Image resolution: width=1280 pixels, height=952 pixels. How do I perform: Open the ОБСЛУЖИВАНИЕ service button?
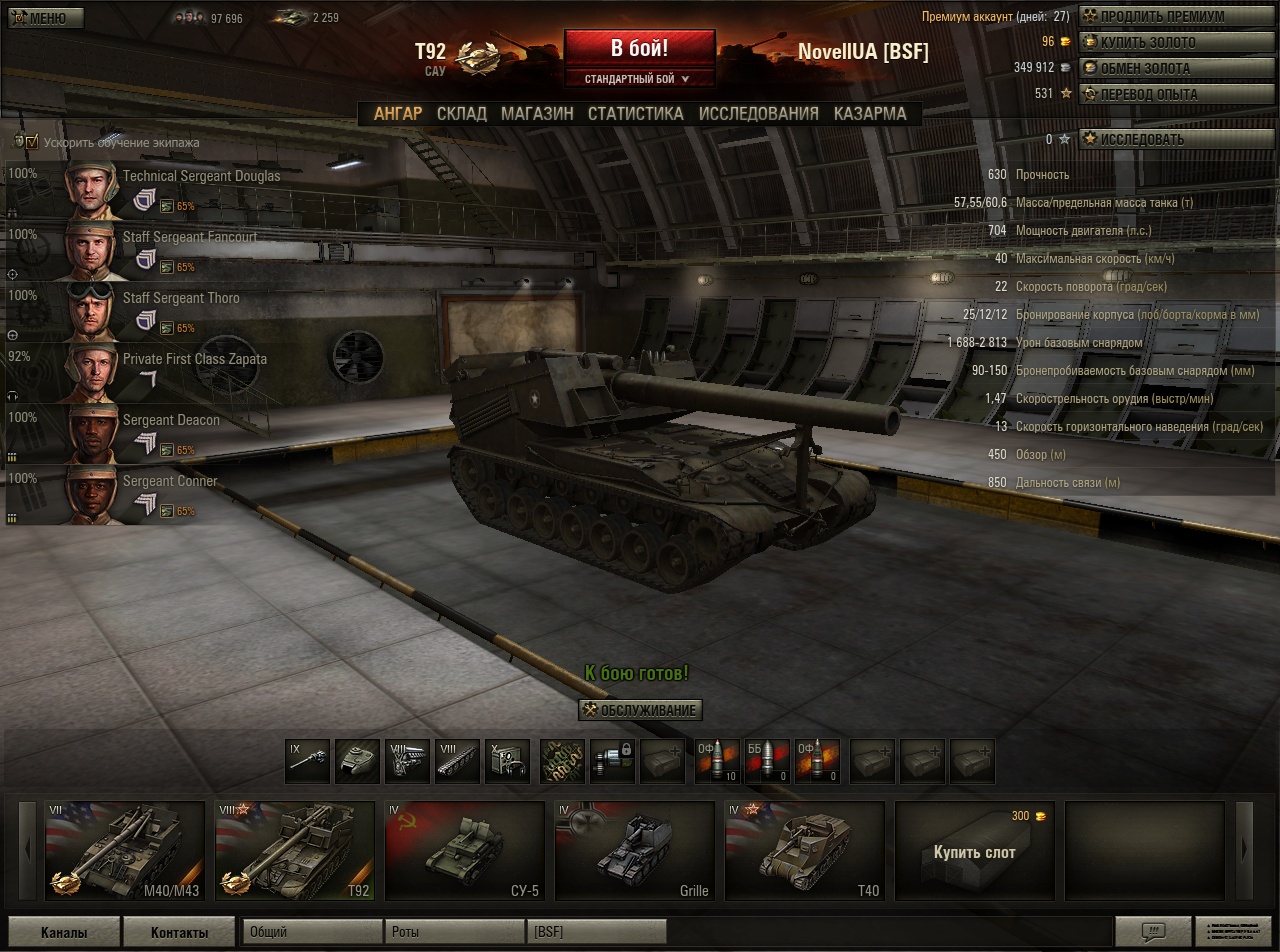point(640,710)
